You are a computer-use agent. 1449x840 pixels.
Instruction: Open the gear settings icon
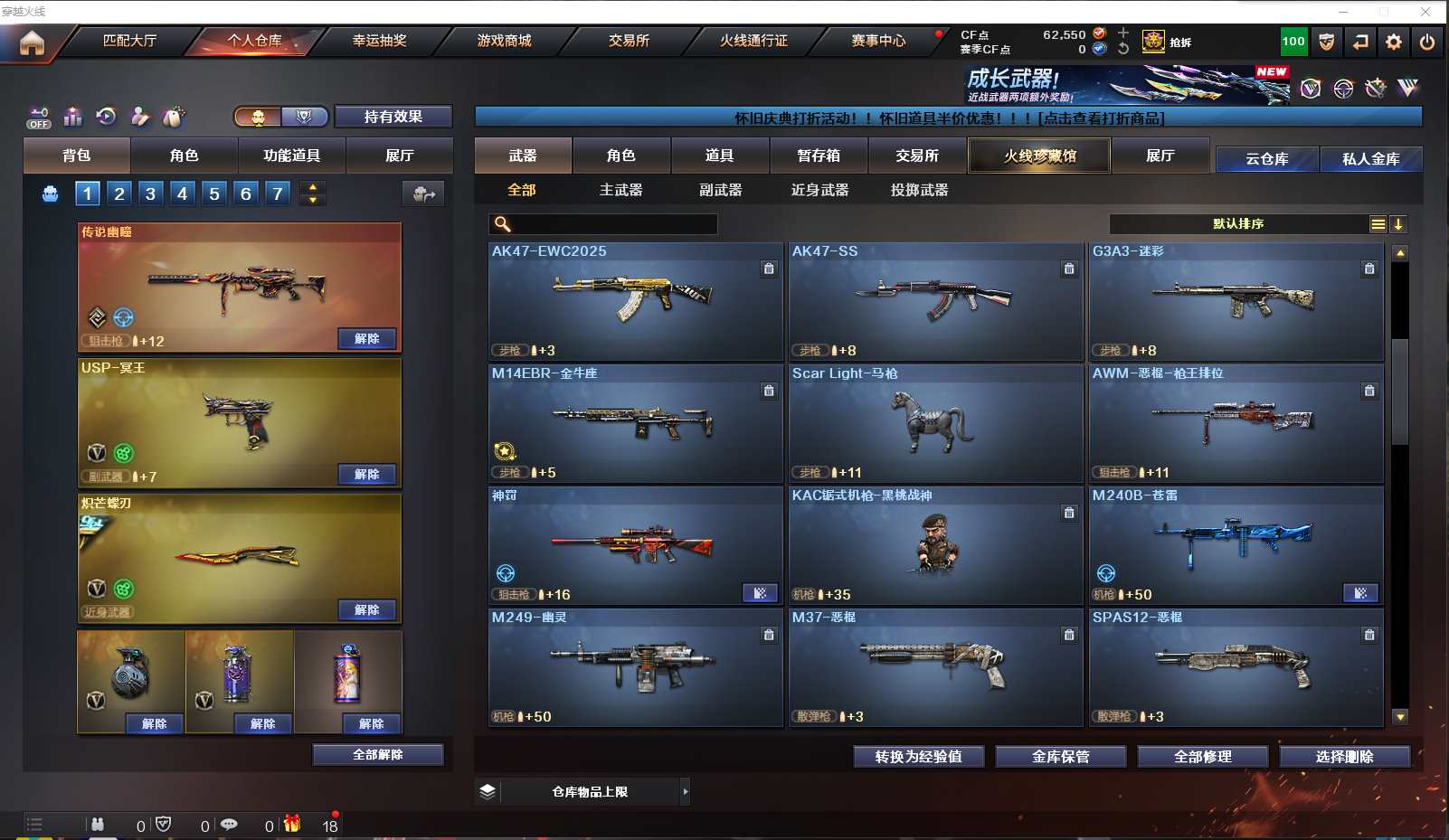(x=1394, y=42)
